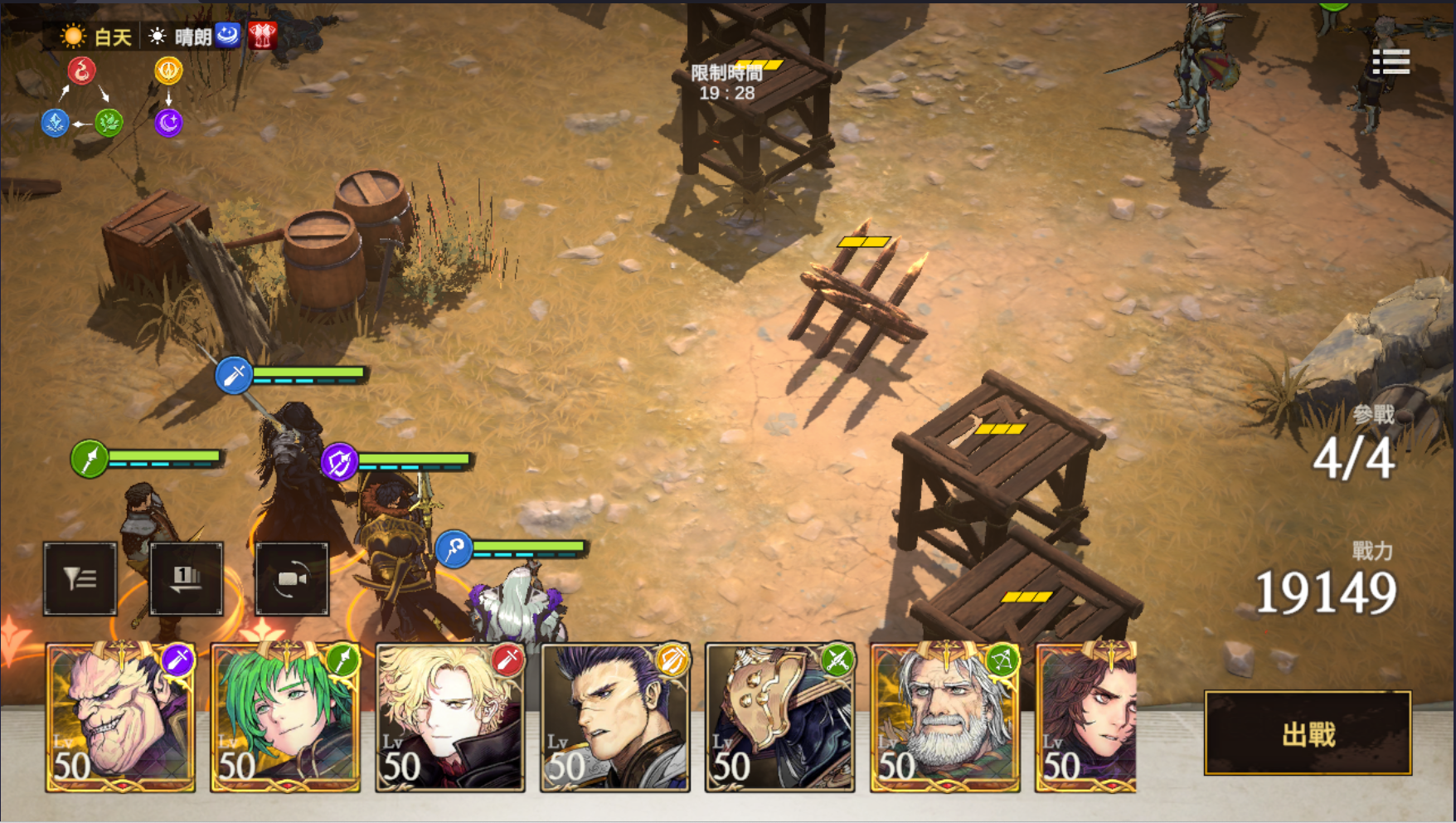Open the unit filter button

(80, 578)
